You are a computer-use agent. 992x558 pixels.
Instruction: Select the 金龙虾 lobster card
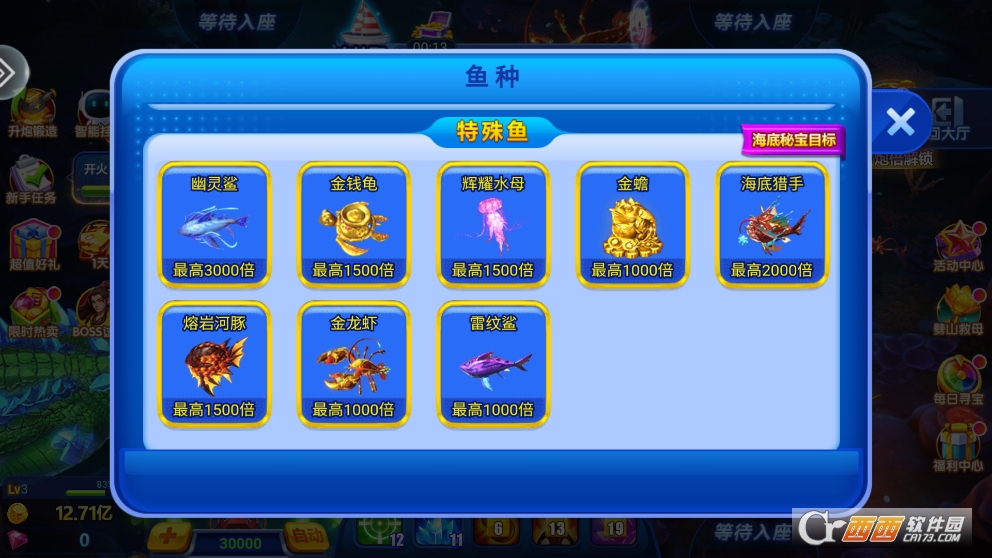[x=354, y=364]
